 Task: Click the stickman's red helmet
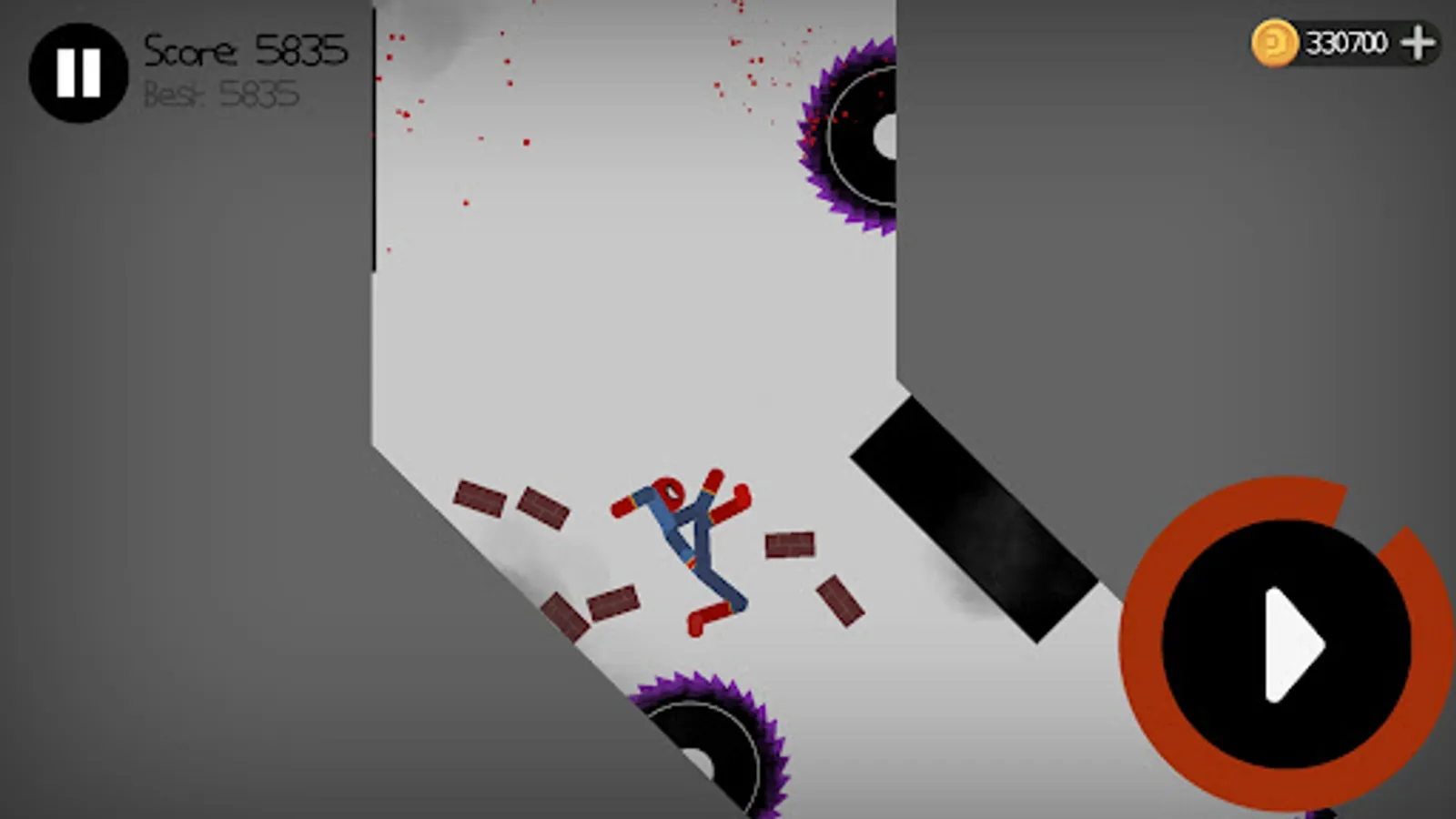[x=667, y=492]
